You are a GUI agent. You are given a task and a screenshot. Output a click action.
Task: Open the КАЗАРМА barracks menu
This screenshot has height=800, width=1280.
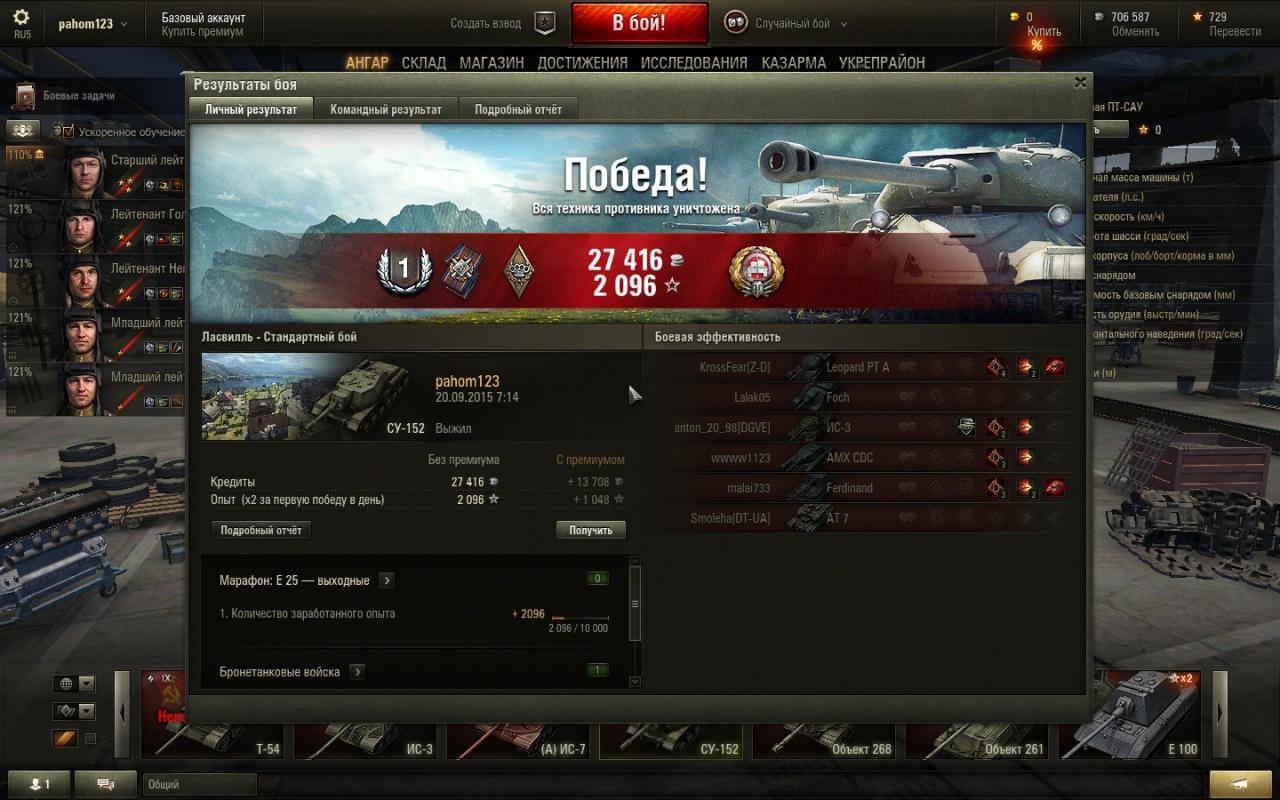[x=793, y=62]
